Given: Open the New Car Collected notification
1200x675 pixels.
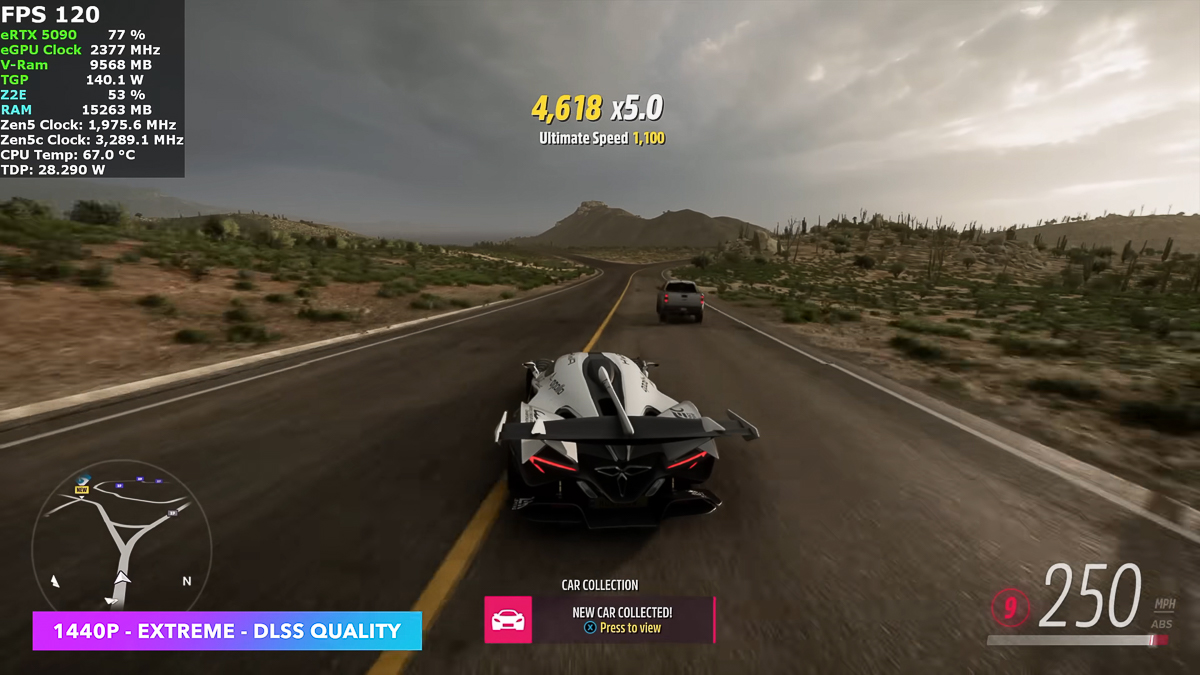Looking at the screenshot, I should coord(622,620).
